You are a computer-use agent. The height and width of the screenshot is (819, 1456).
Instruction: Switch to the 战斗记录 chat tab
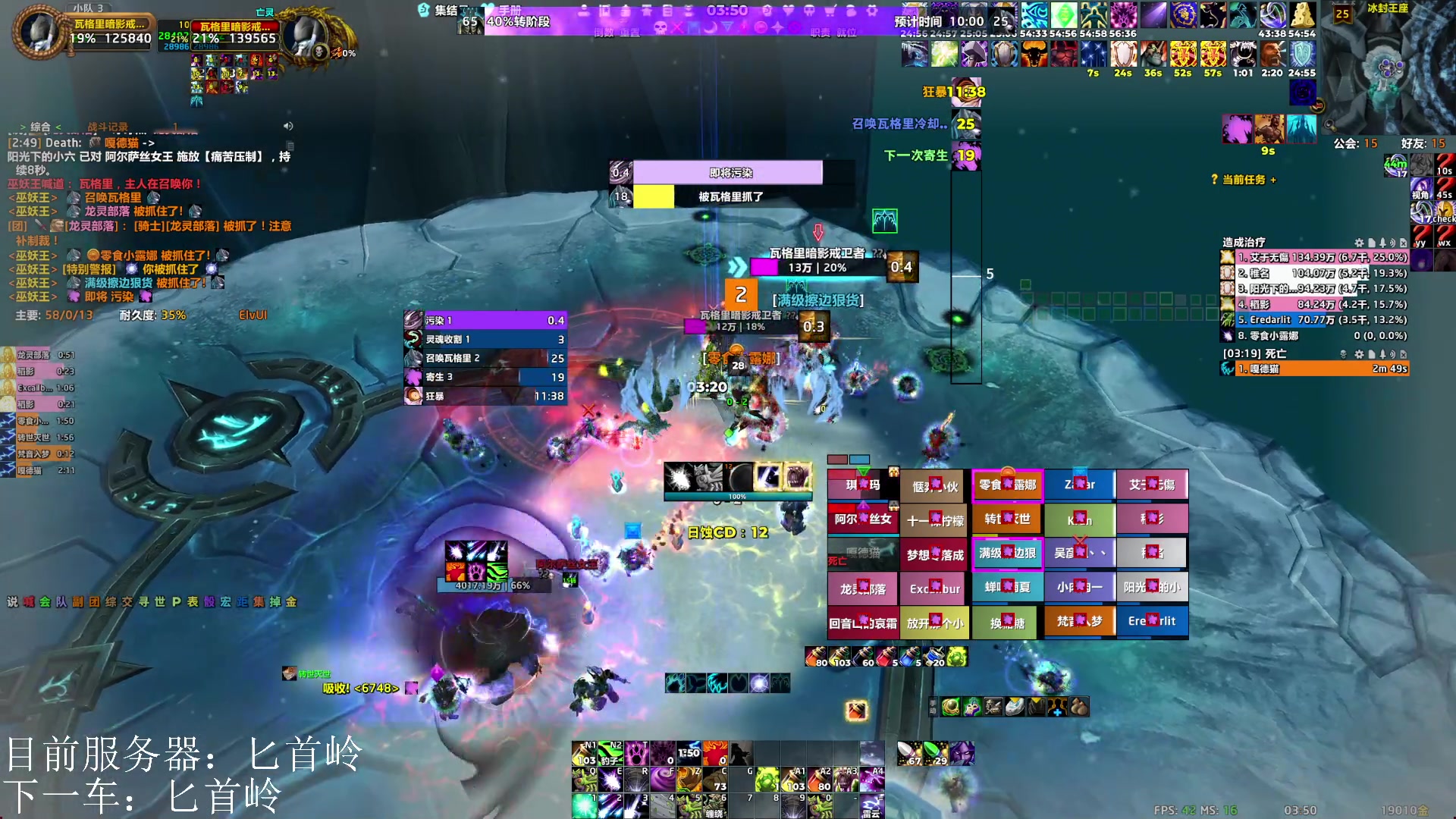[108, 127]
